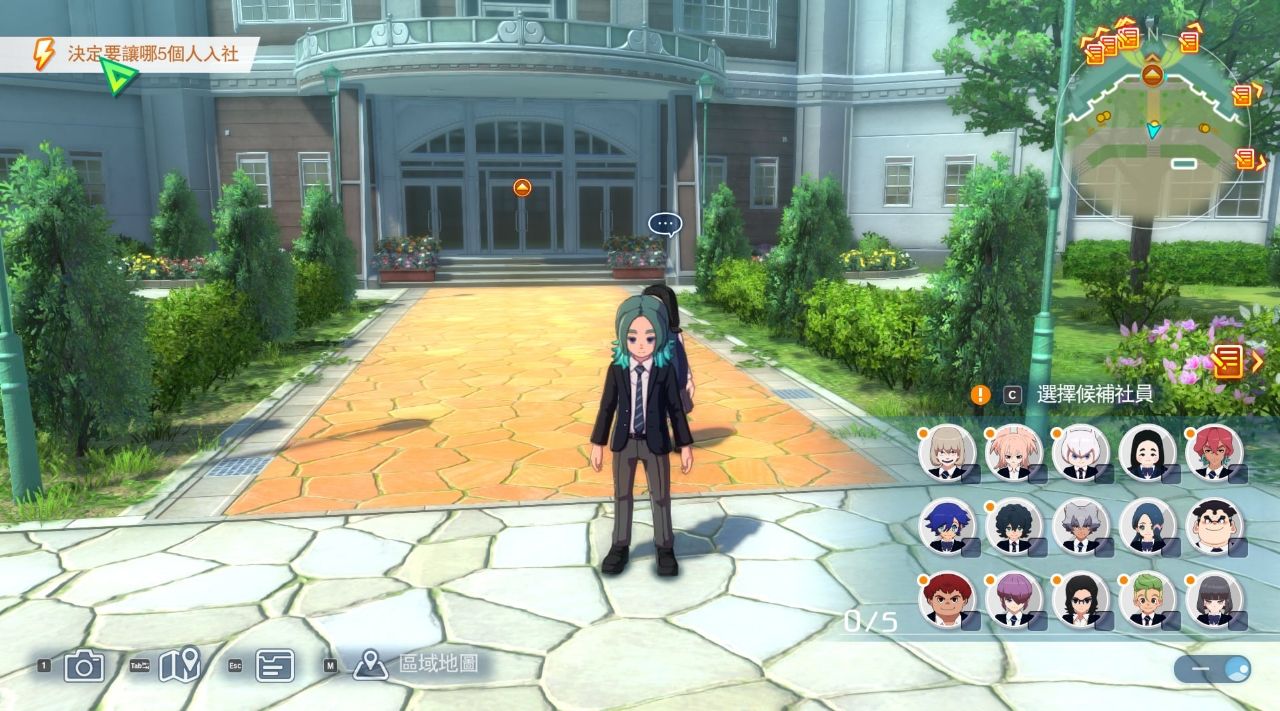Select the candidate wearing glasses
1280x711 pixels.
(1080, 599)
